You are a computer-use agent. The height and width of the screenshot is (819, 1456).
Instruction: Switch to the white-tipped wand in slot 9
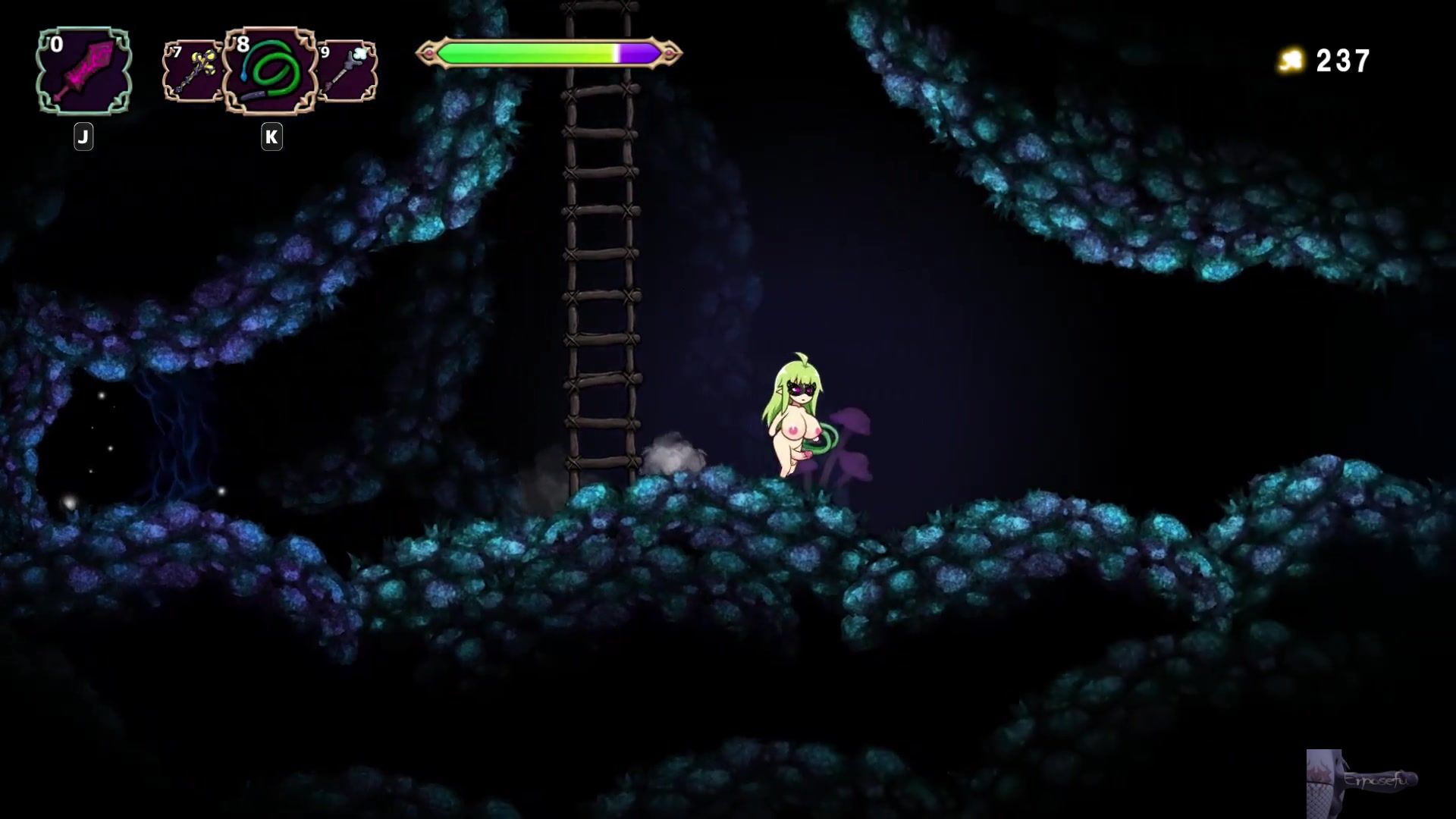coord(347,72)
